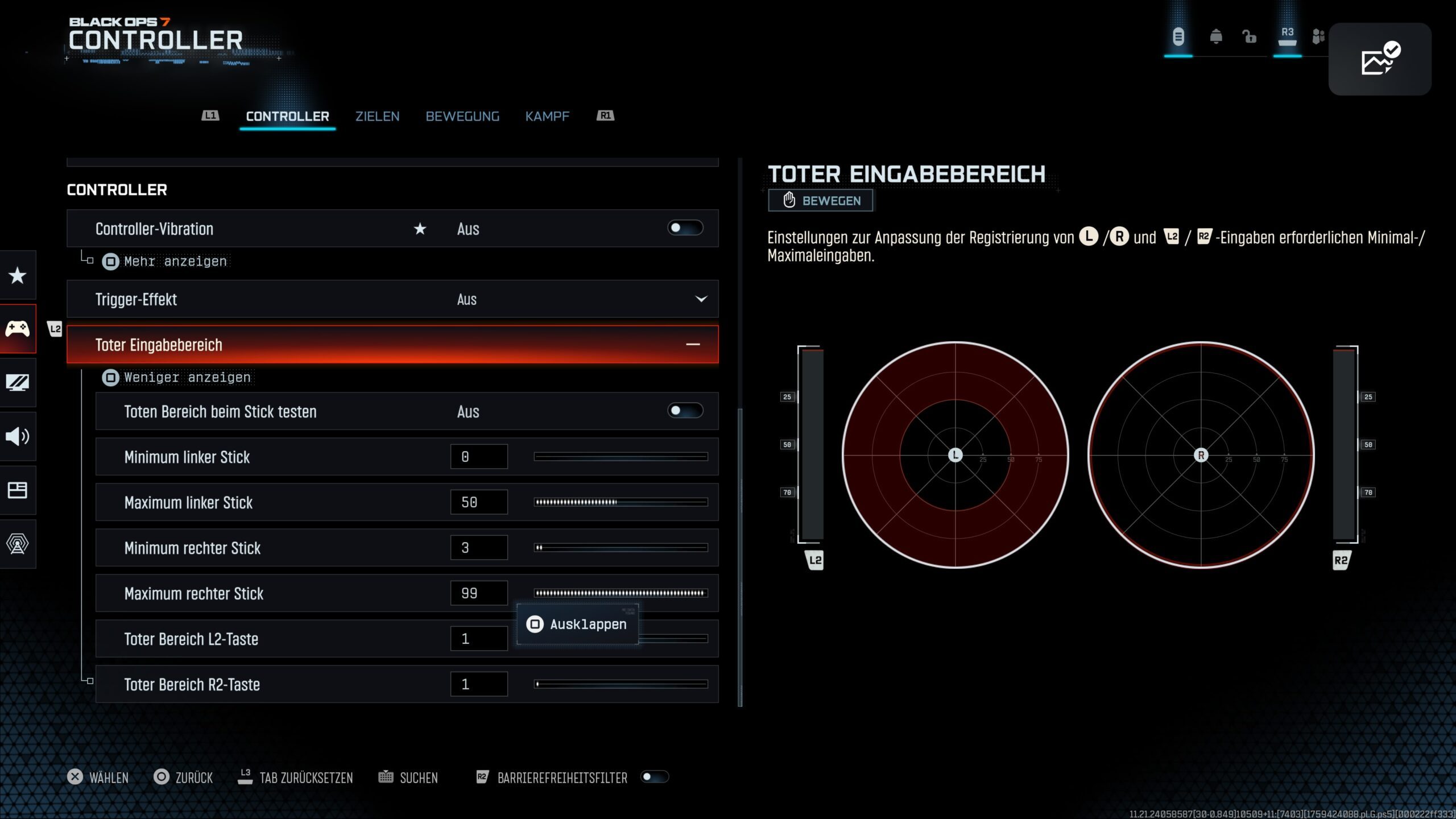Screen dimensions: 1456x819
Task: Open the display graphics sidebar category
Action: tap(18, 382)
